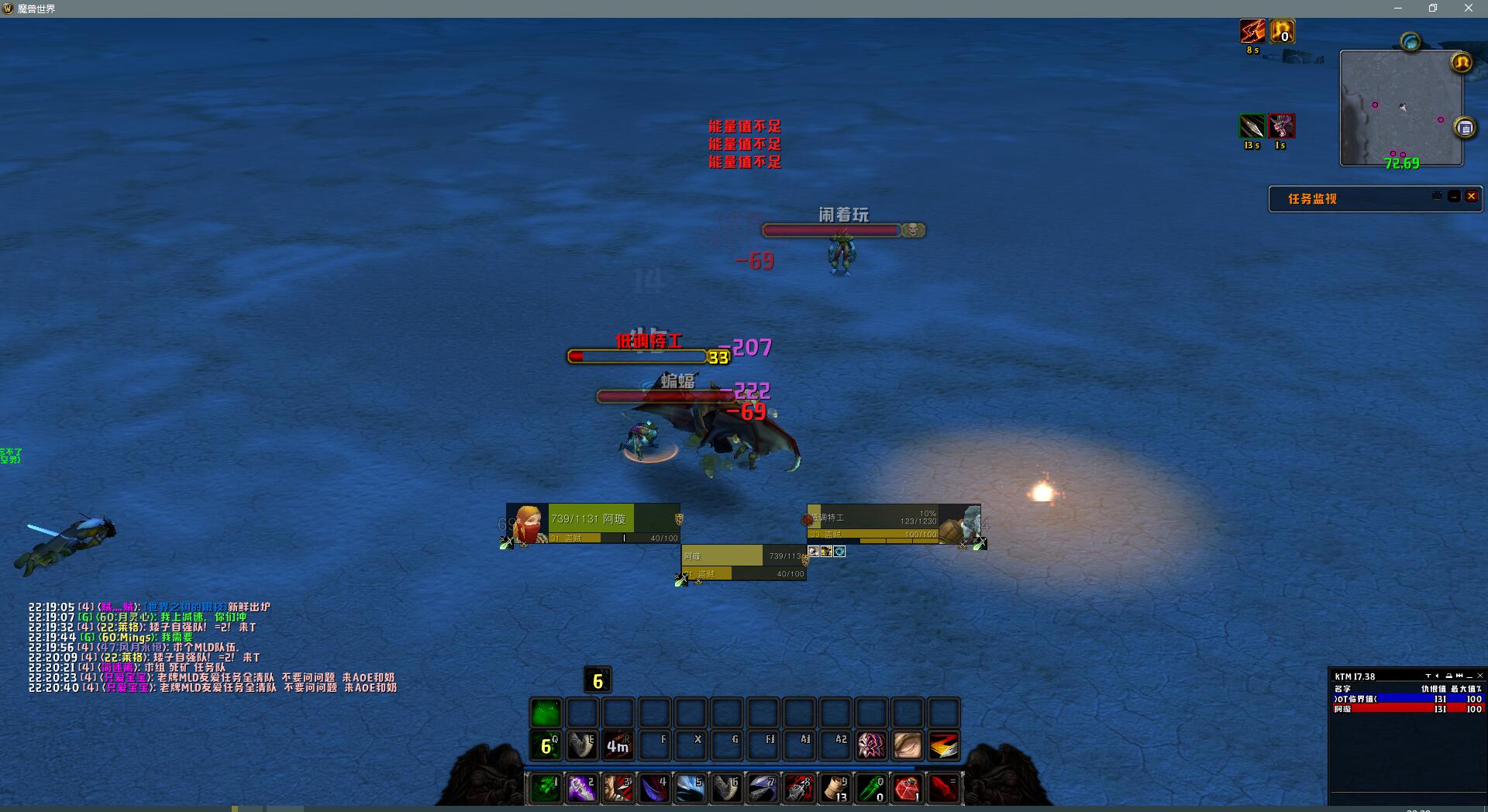Close the game window

coord(1468,9)
